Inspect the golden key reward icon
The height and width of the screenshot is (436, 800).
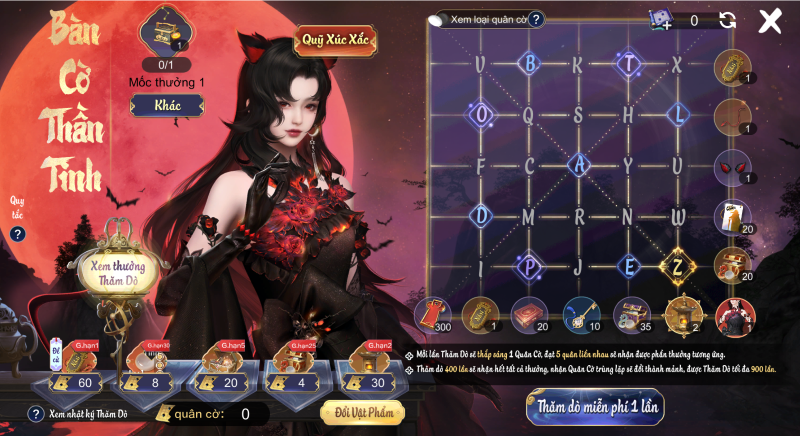[580, 313]
